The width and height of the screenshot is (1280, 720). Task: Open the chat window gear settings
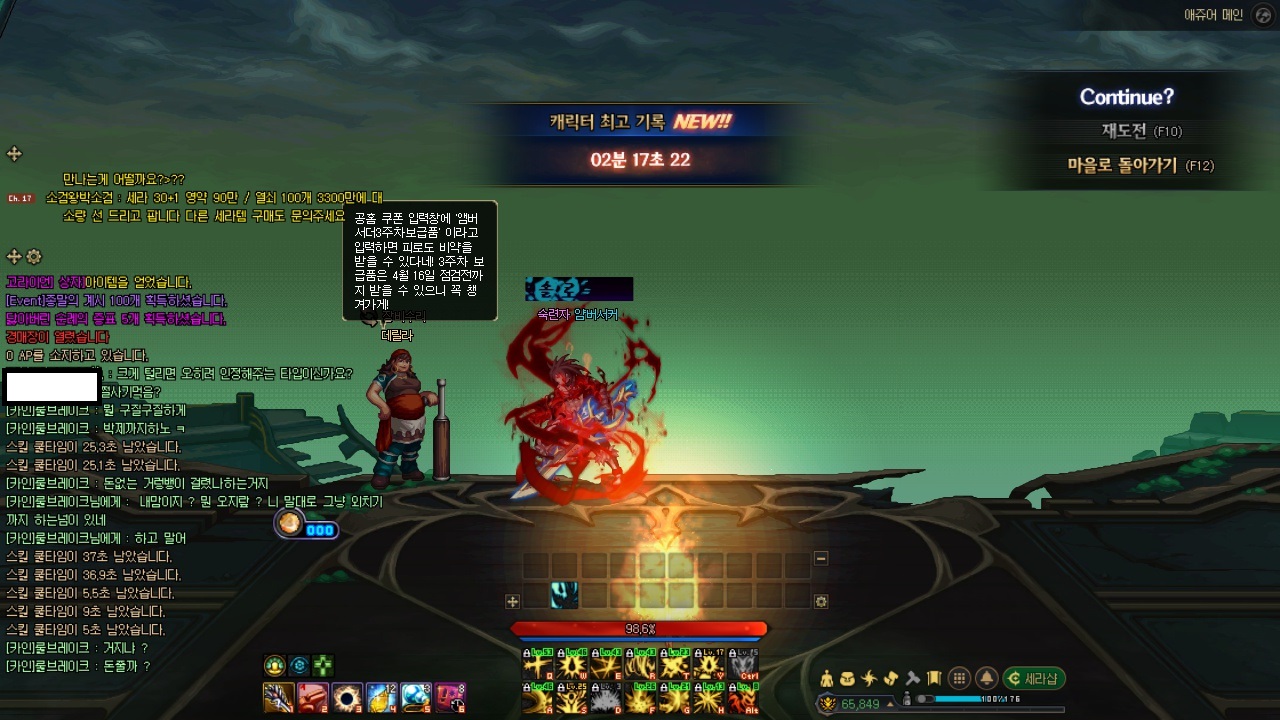click(x=34, y=257)
